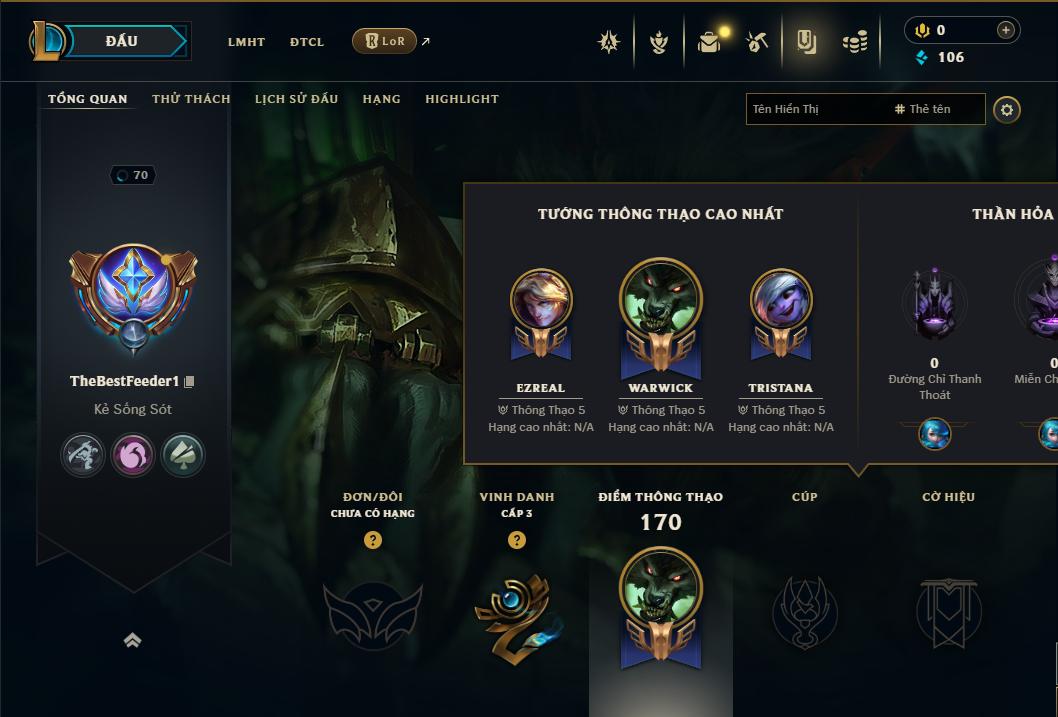Open the CỜ HIỆU banner section
The image size is (1058, 717).
tap(948, 610)
